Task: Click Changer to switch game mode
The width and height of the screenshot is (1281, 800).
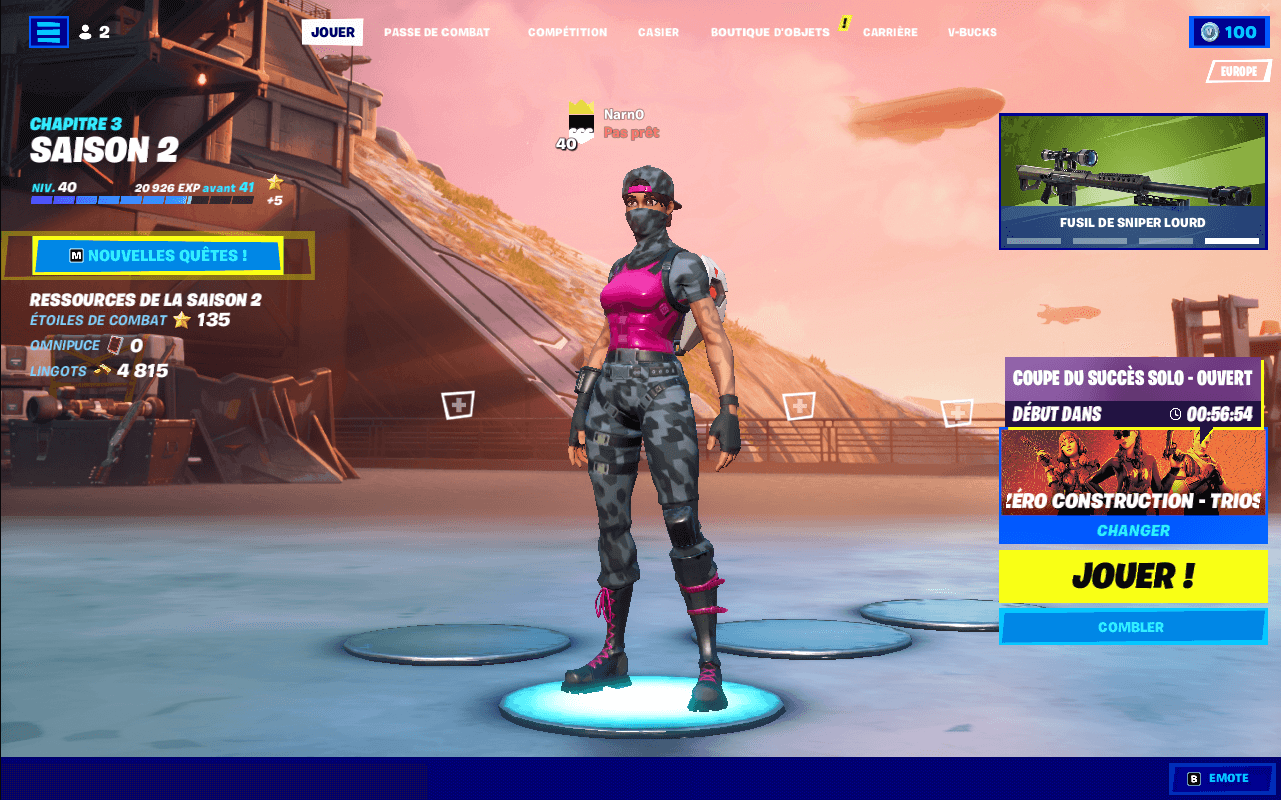Action: pyautogui.click(x=1132, y=531)
